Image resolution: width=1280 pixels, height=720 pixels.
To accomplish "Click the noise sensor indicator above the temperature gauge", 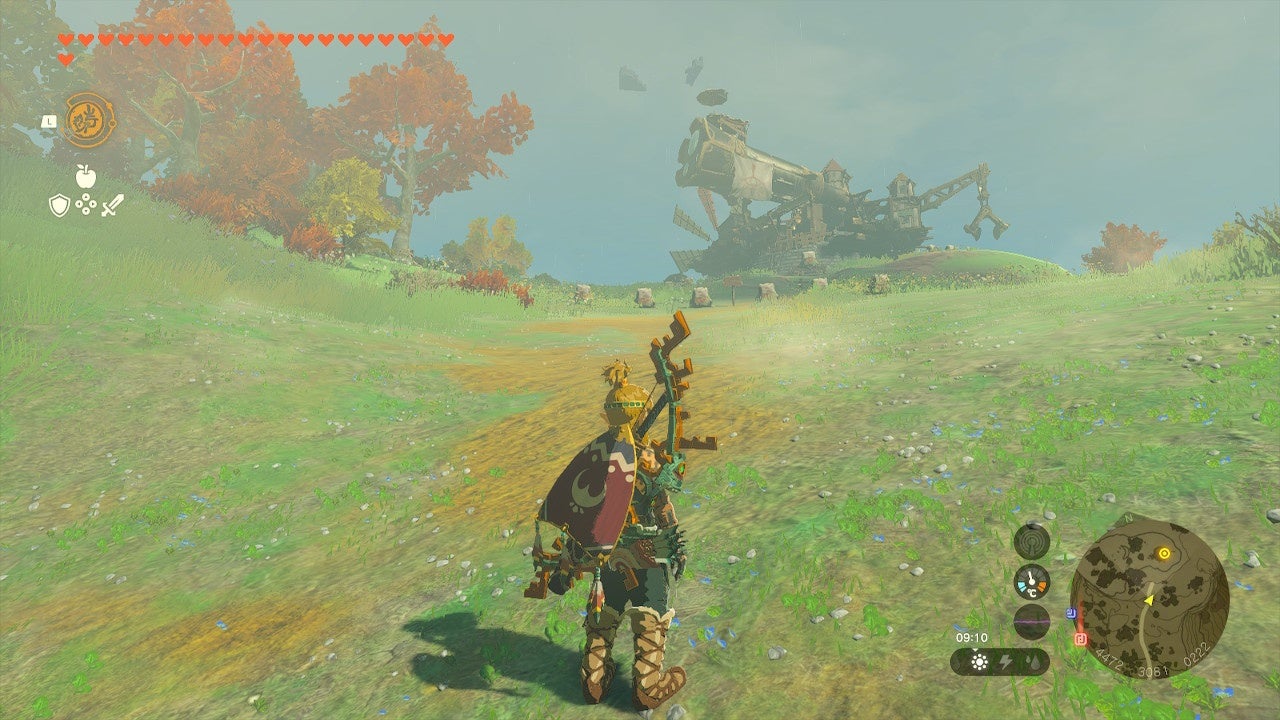I will [1030, 542].
